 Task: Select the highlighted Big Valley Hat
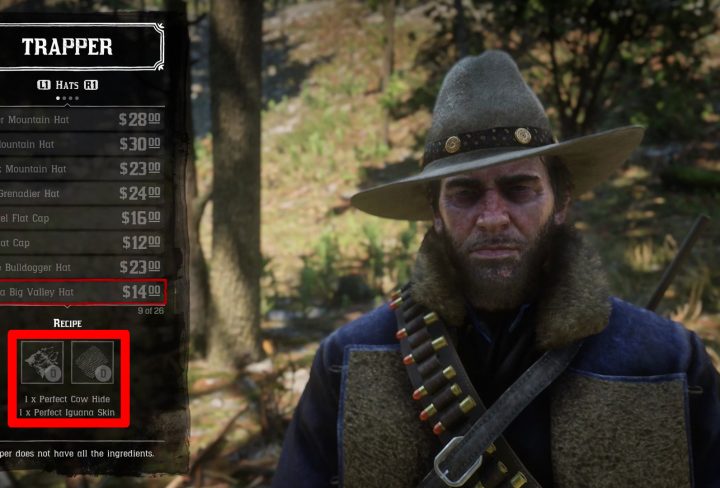click(x=82, y=292)
